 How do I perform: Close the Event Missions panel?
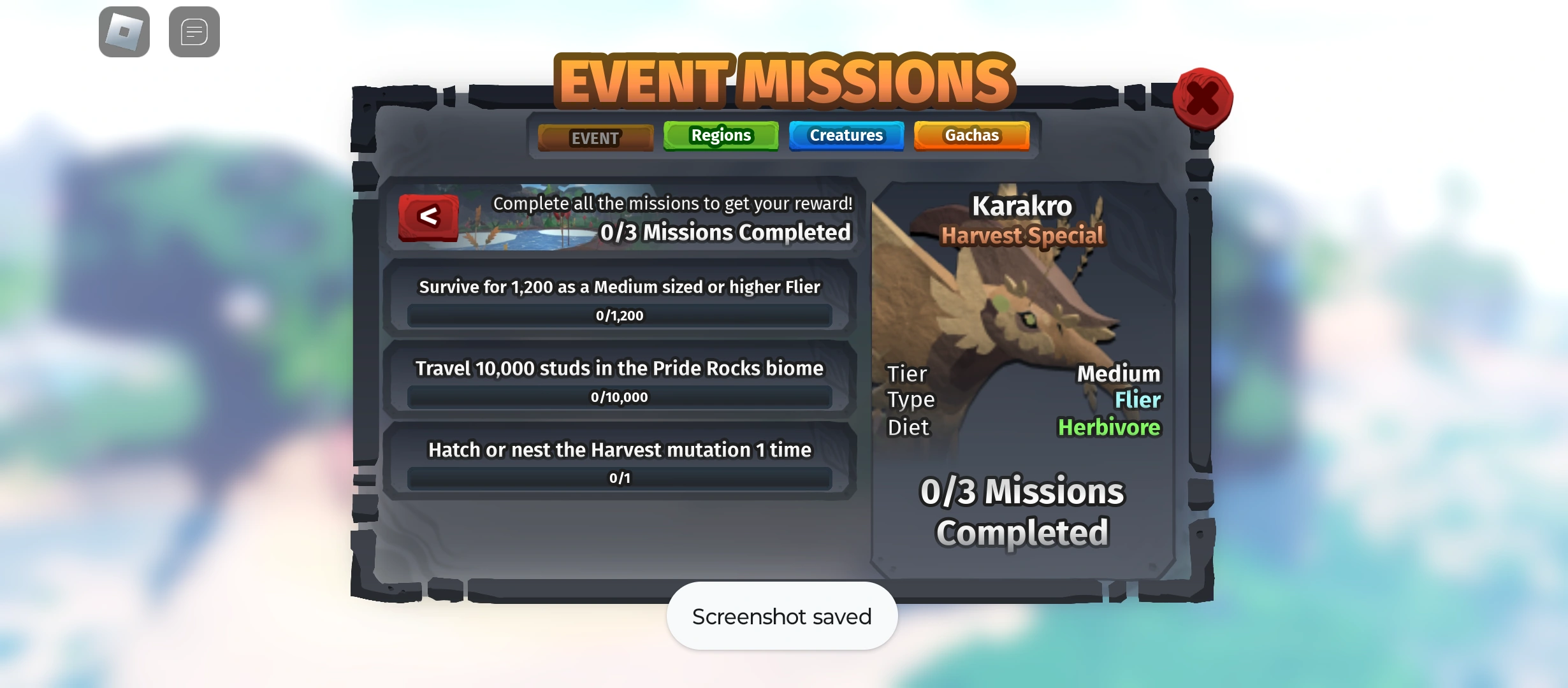(x=1203, y=99)
